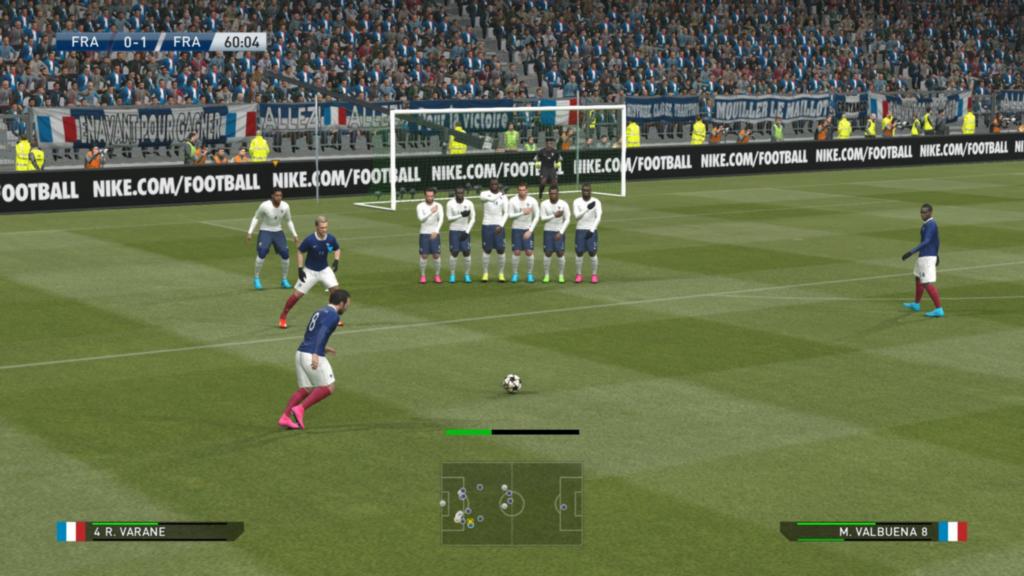Viewport: 1024px width, 576px height.
Task: Select the R. Varane player nameplate
Action: [x=152, y=531]
